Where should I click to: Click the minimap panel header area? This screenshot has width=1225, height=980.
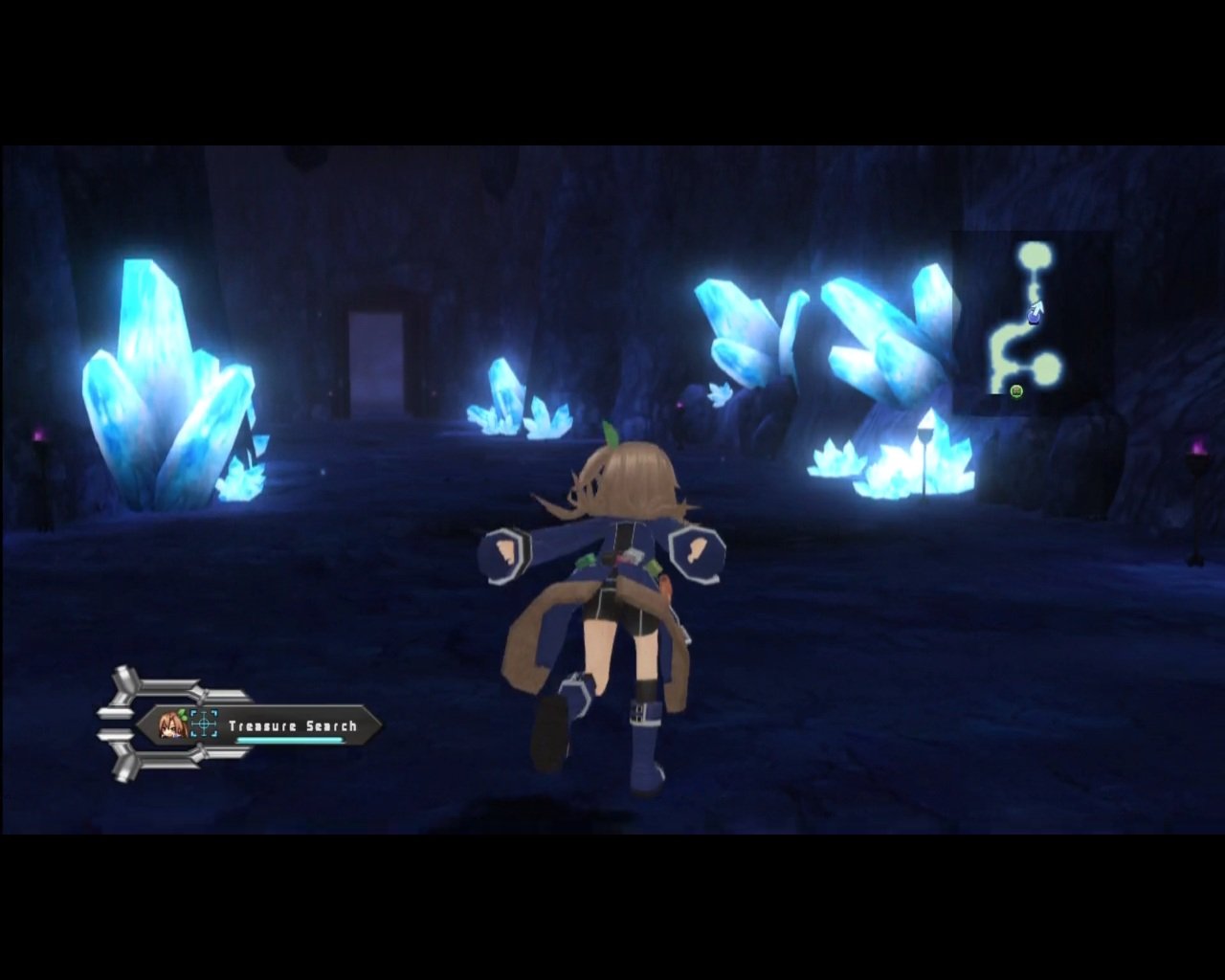coord(1038,244)
